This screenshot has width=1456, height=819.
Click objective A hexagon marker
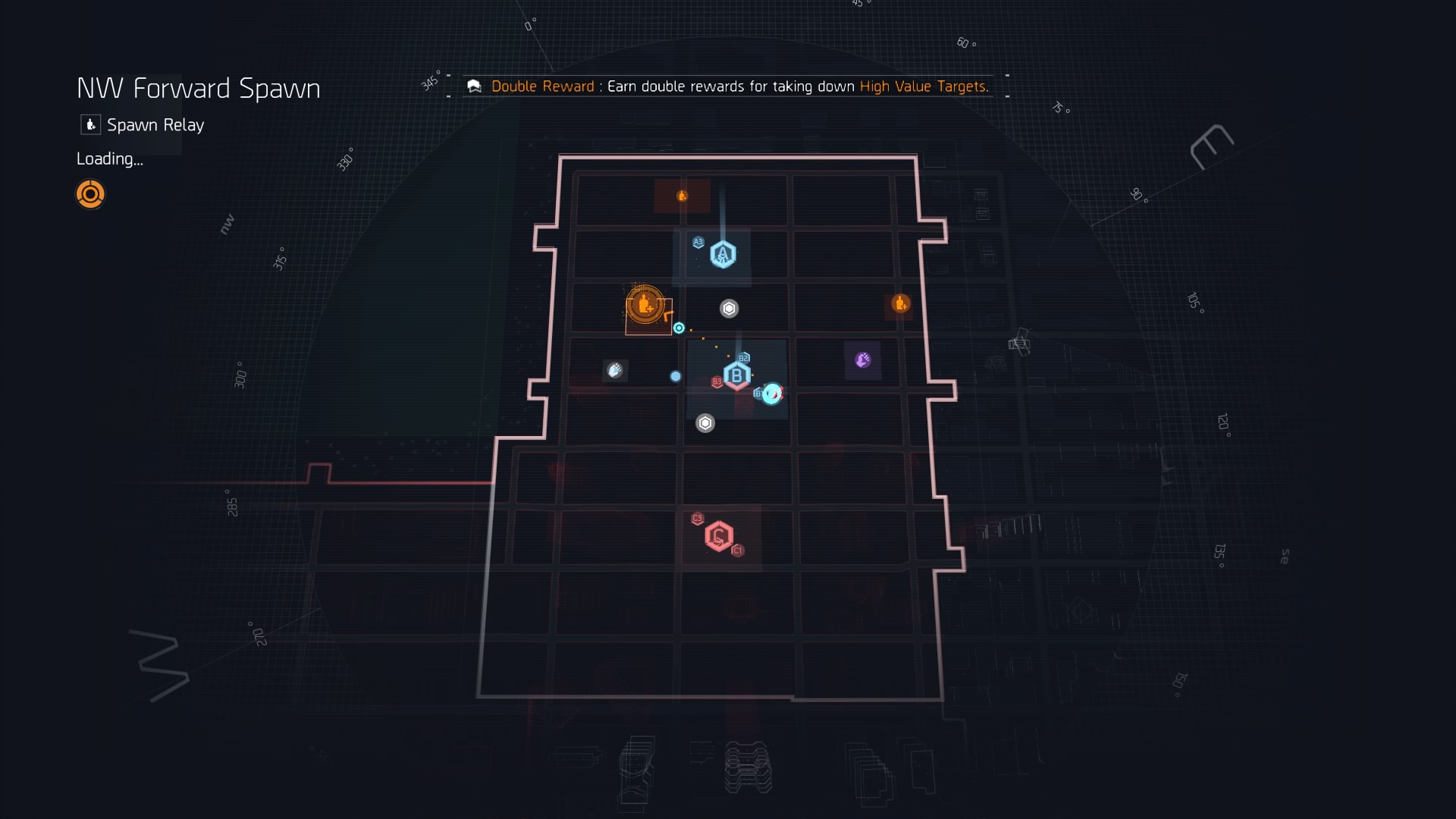click(x=723, y=254)
